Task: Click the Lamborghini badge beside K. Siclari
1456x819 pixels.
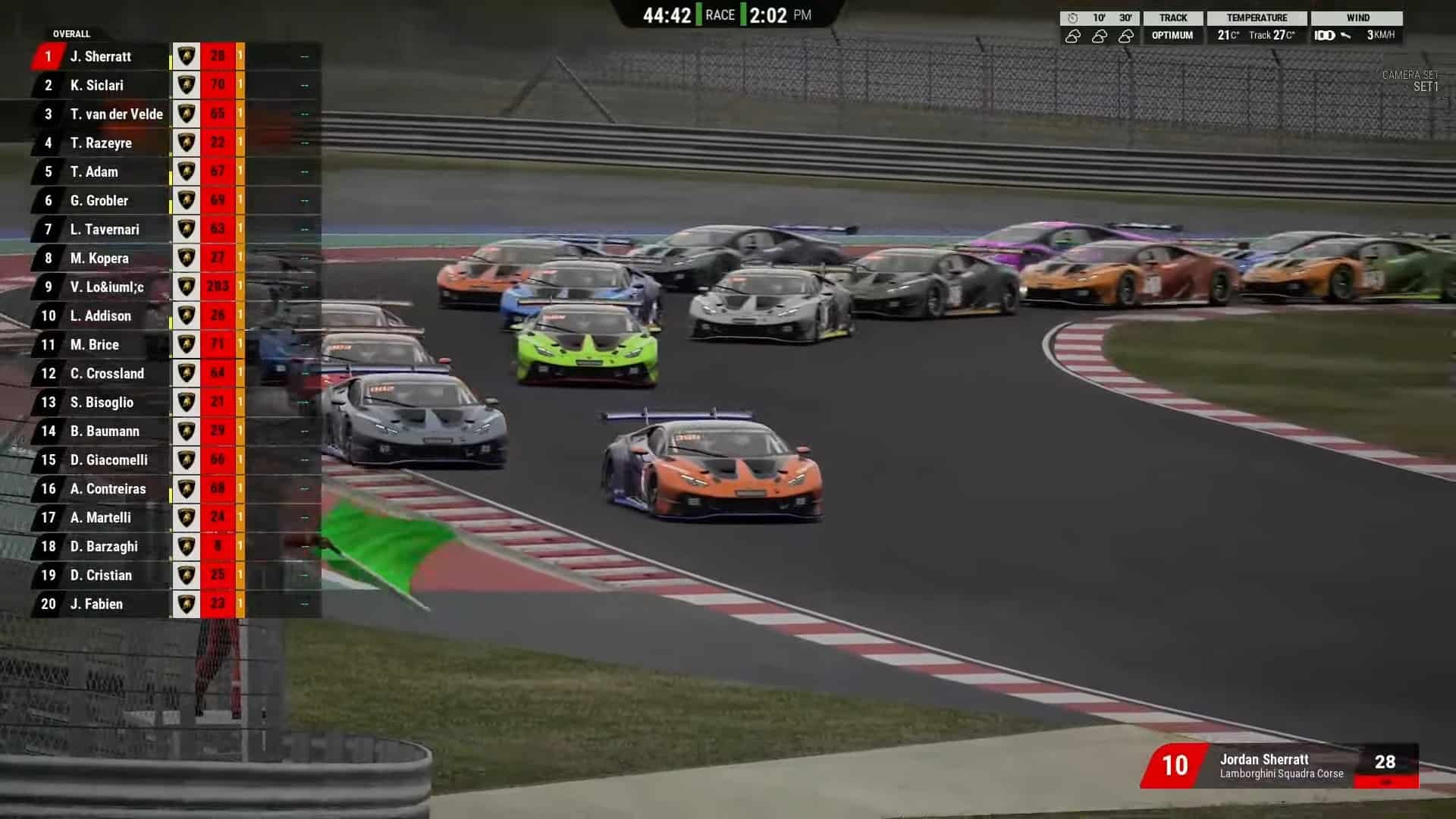Action: click(x=186, y=85)
